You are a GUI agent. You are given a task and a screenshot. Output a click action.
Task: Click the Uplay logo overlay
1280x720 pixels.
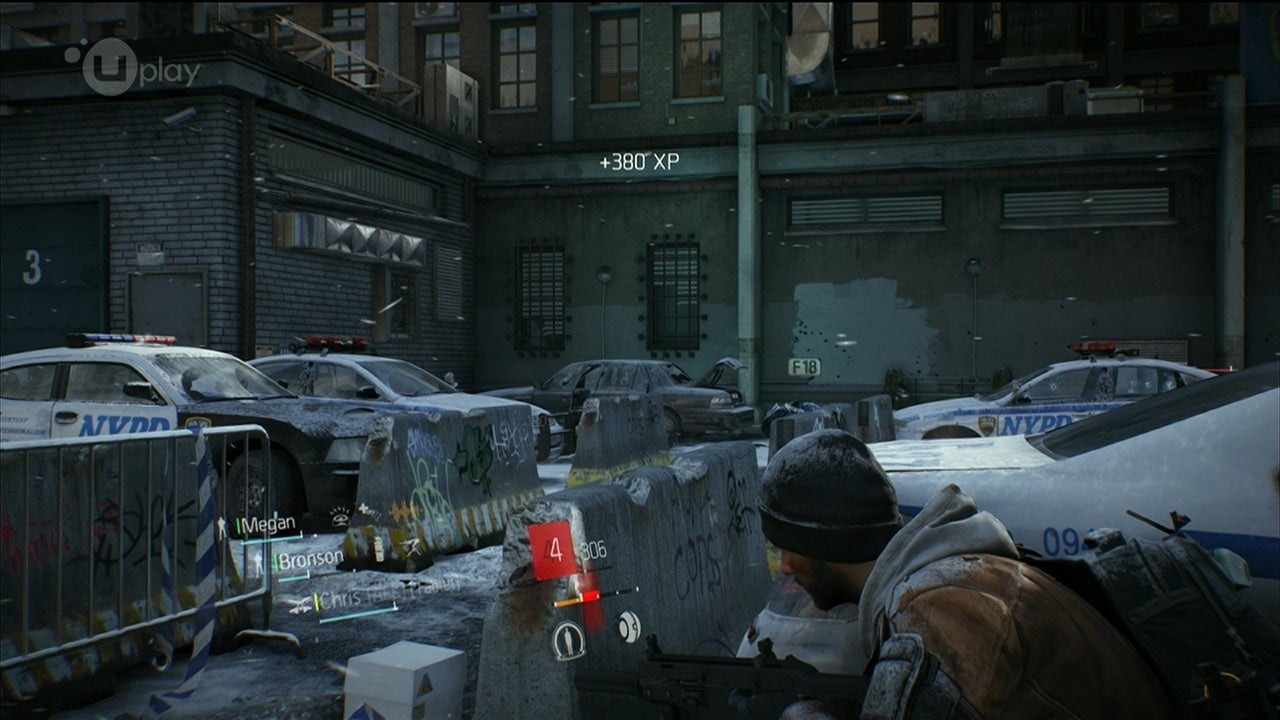134,68
